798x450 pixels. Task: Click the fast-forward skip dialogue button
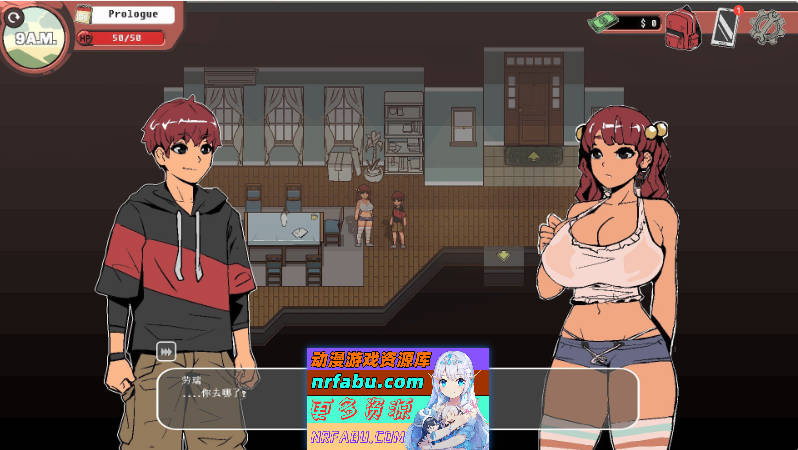pos(166,351)
